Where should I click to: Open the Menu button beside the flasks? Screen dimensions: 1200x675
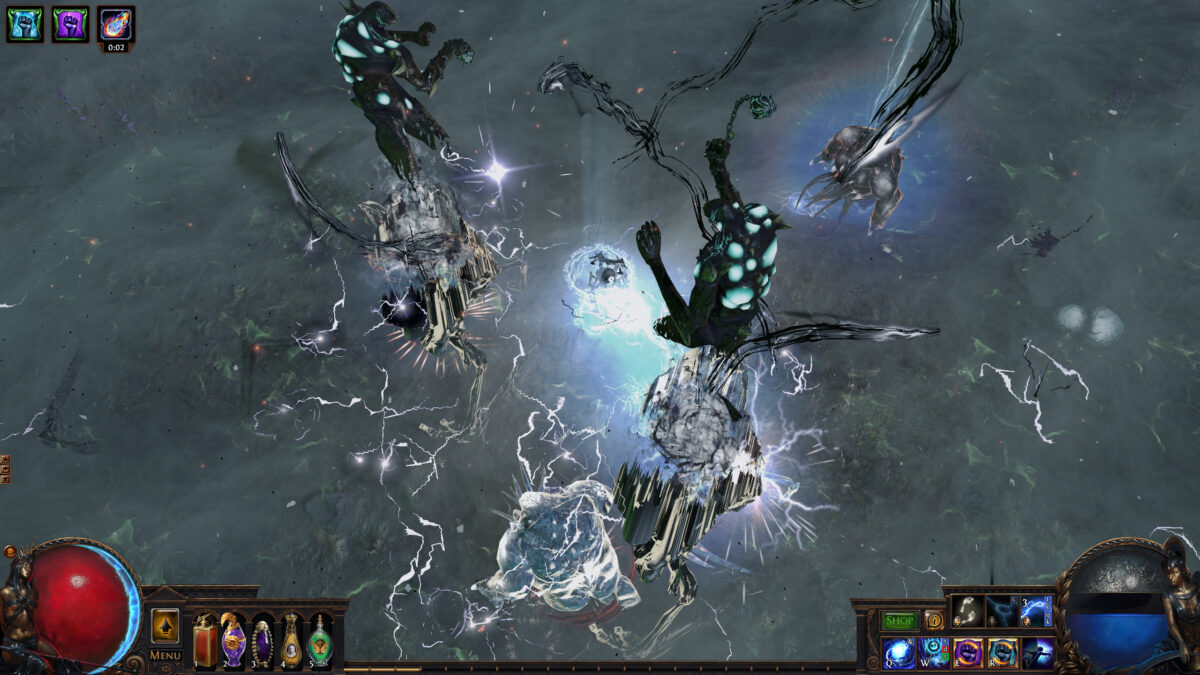[x=164, y=656]
